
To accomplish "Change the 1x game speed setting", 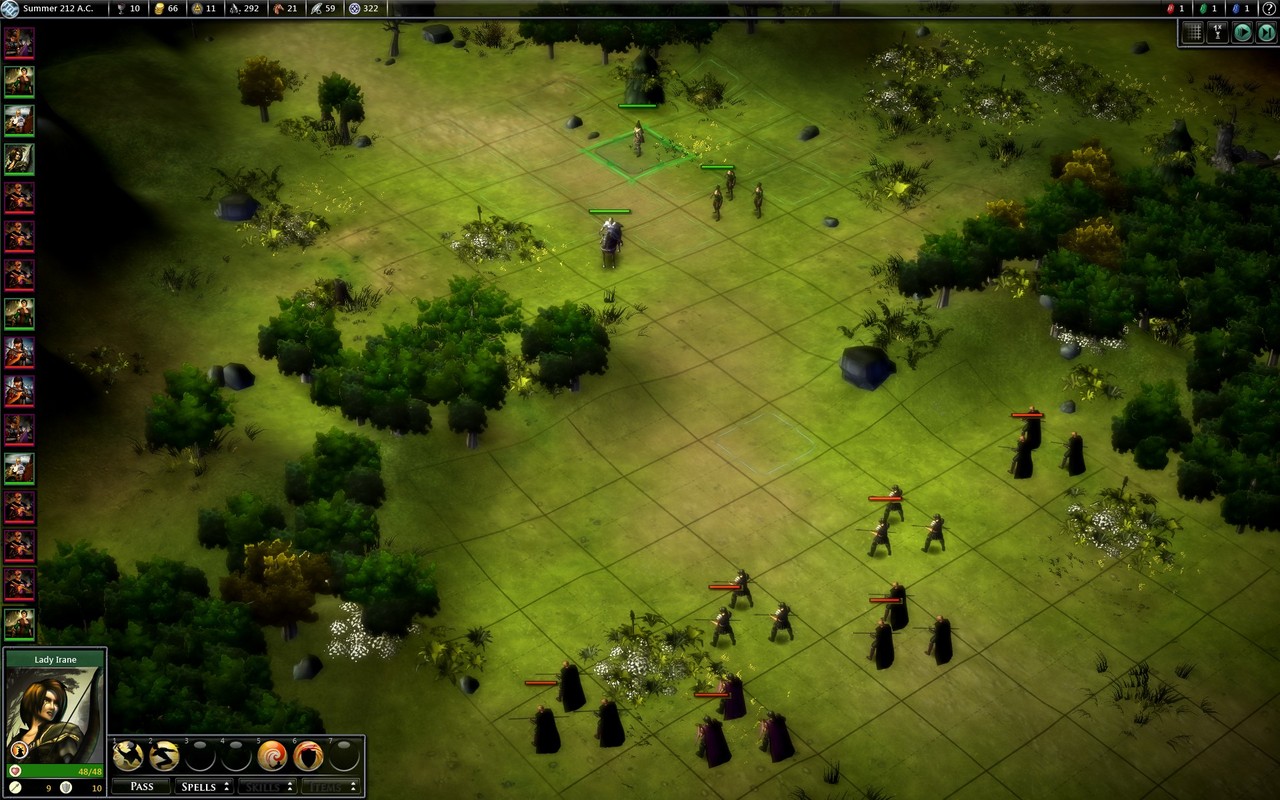I will click(x=1217, y=32).
